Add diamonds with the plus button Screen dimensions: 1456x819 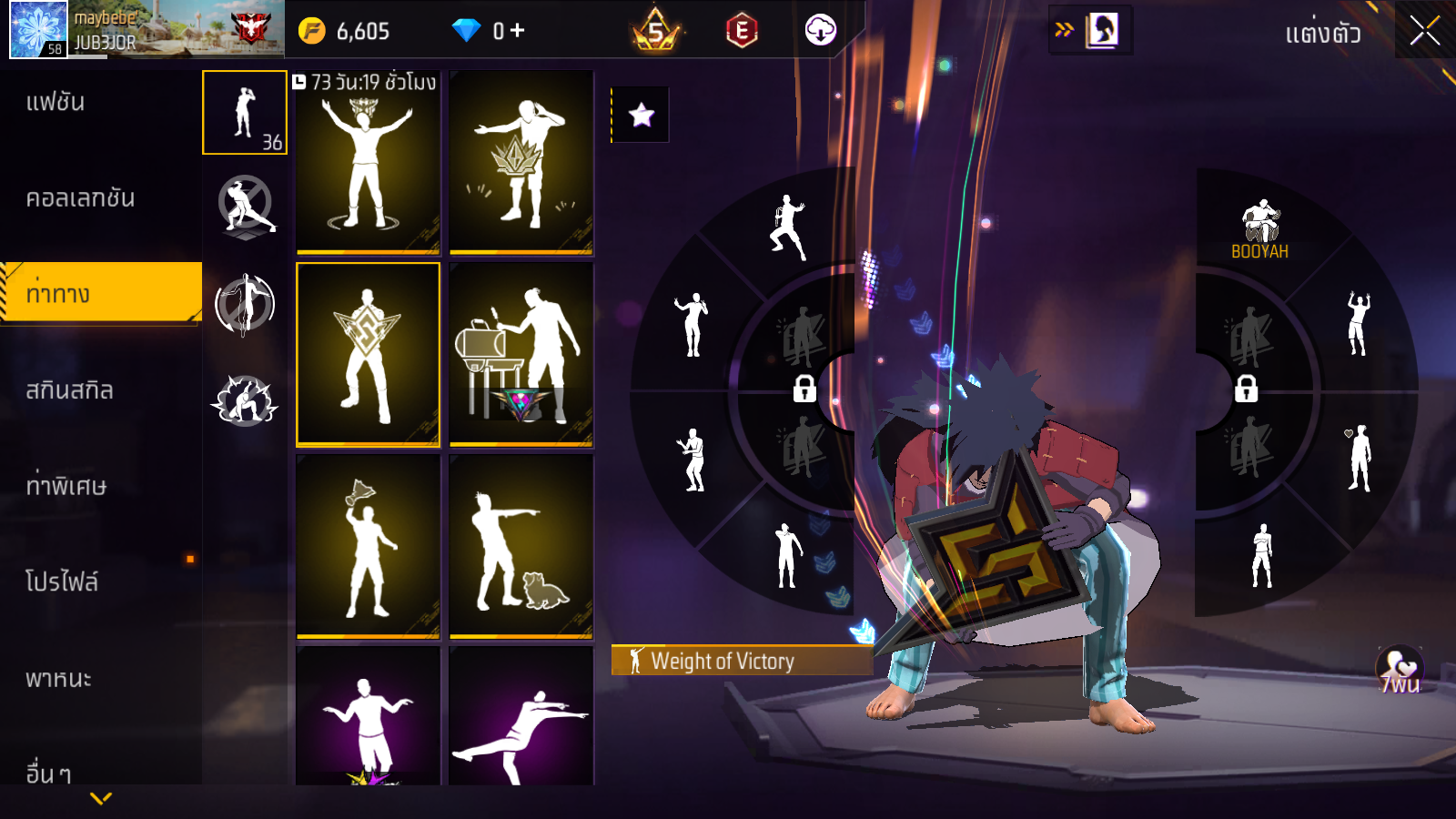[x=518, y=31]
